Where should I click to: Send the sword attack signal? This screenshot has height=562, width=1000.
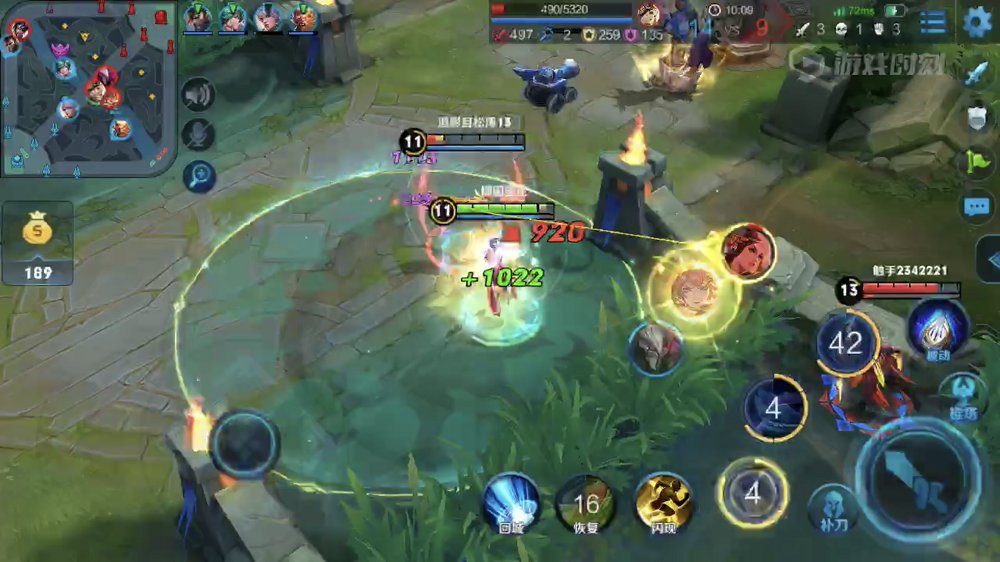pyautogui.click(x=977, y=73)
